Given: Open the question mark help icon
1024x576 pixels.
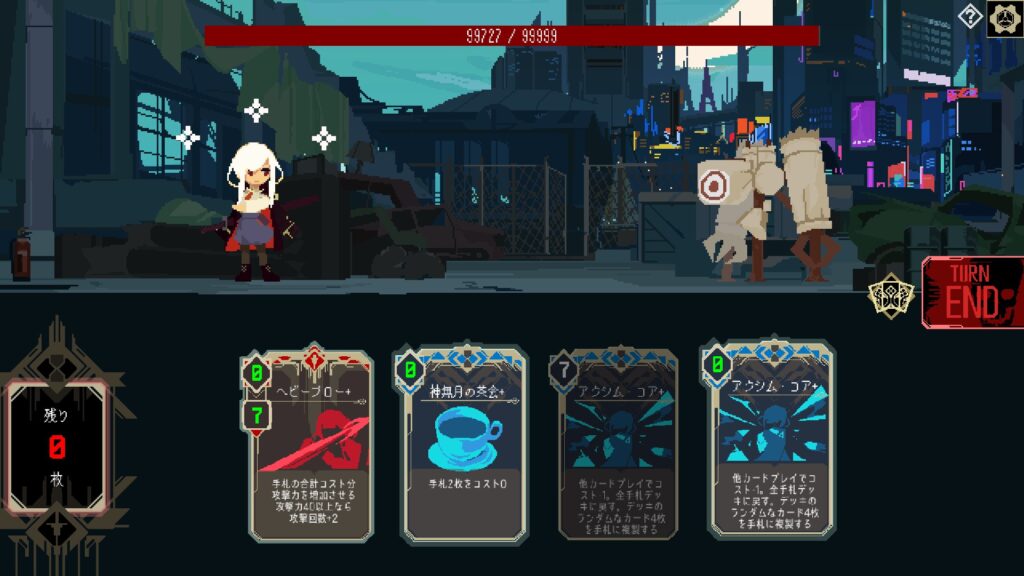Looking at the screenshot, I should point(970,16).
